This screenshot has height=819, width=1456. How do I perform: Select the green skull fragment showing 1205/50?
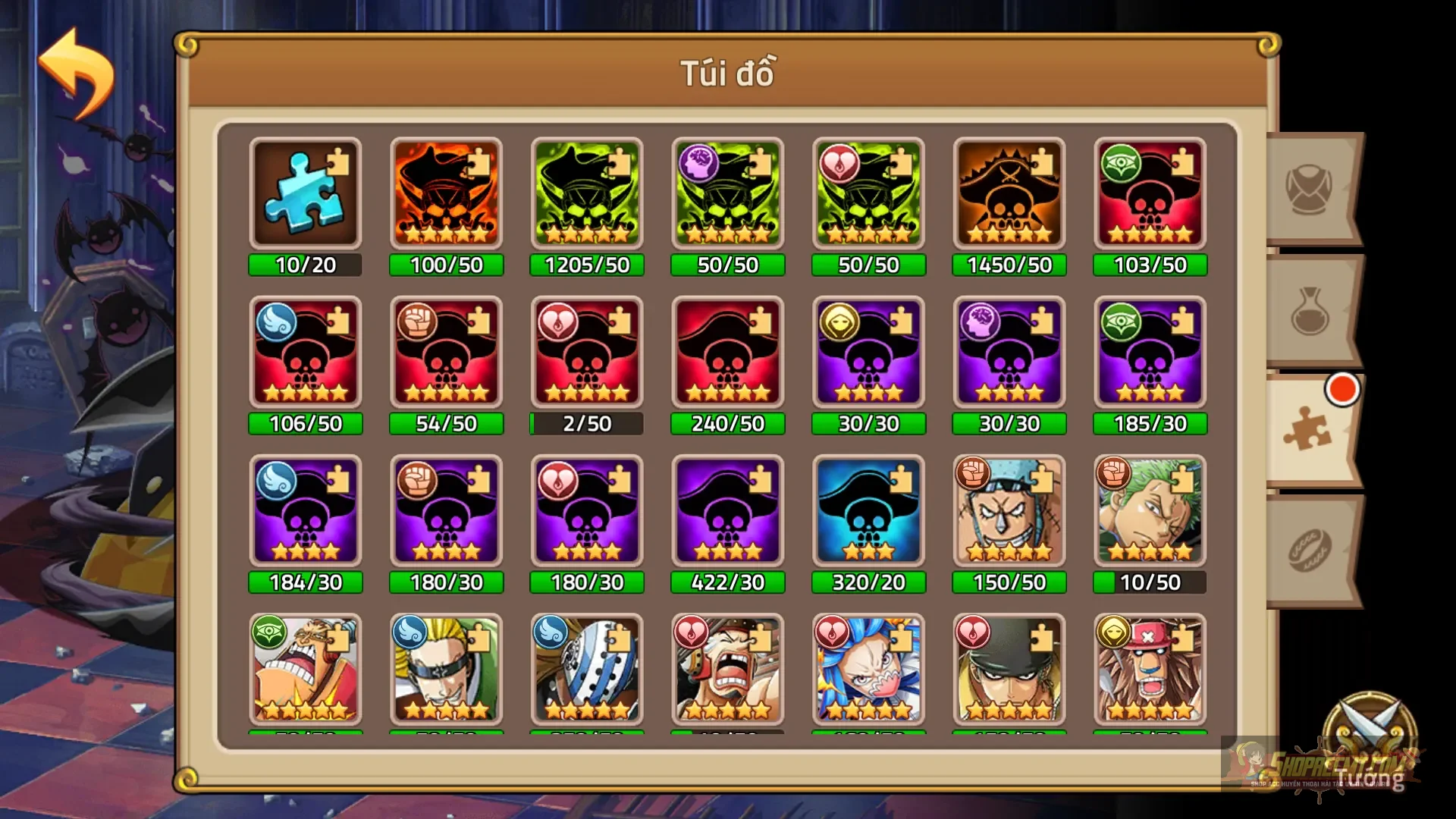click(586, 193)
